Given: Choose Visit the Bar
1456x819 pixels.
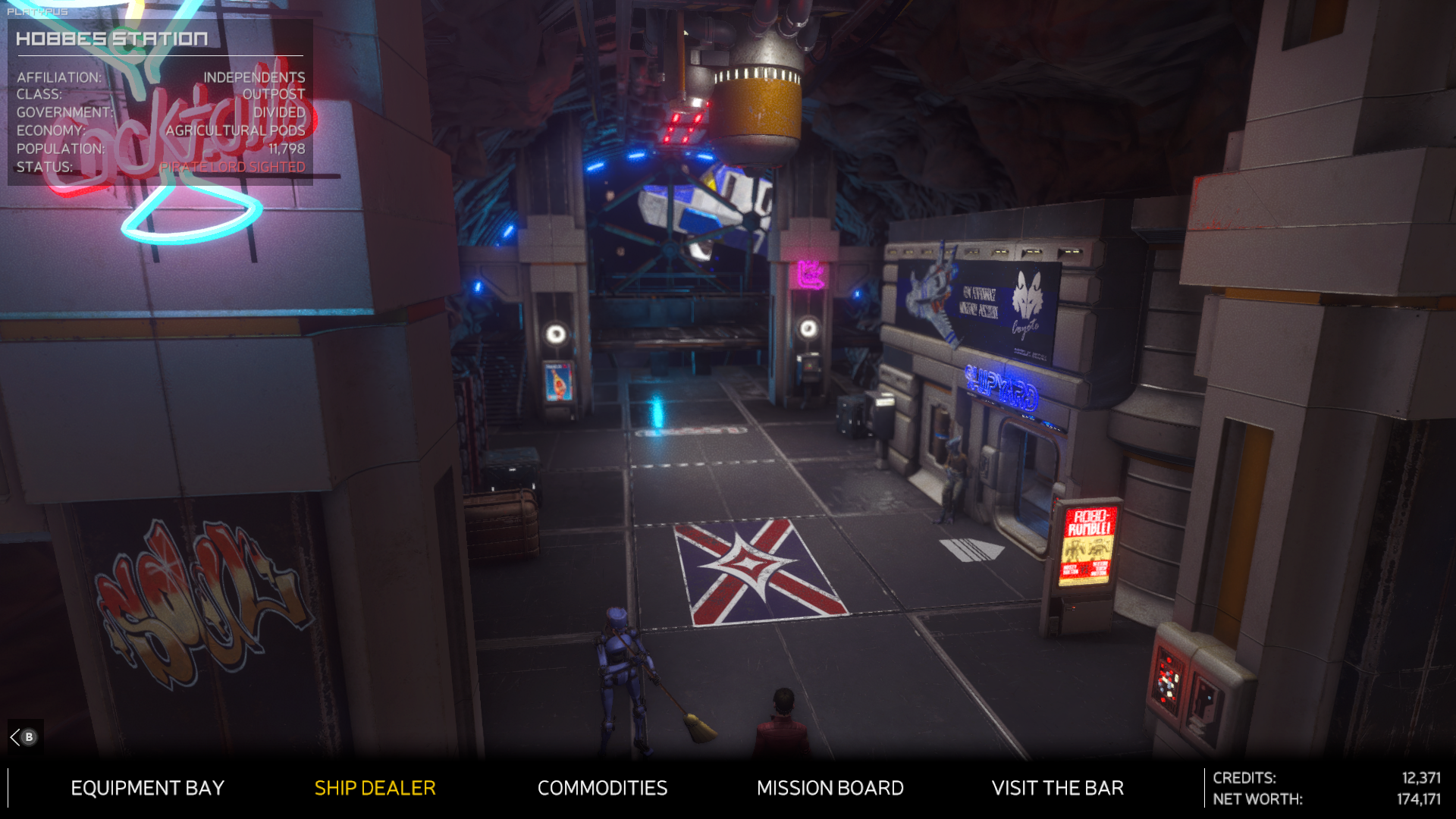Looking at the screenshot, I should 1057,788.
